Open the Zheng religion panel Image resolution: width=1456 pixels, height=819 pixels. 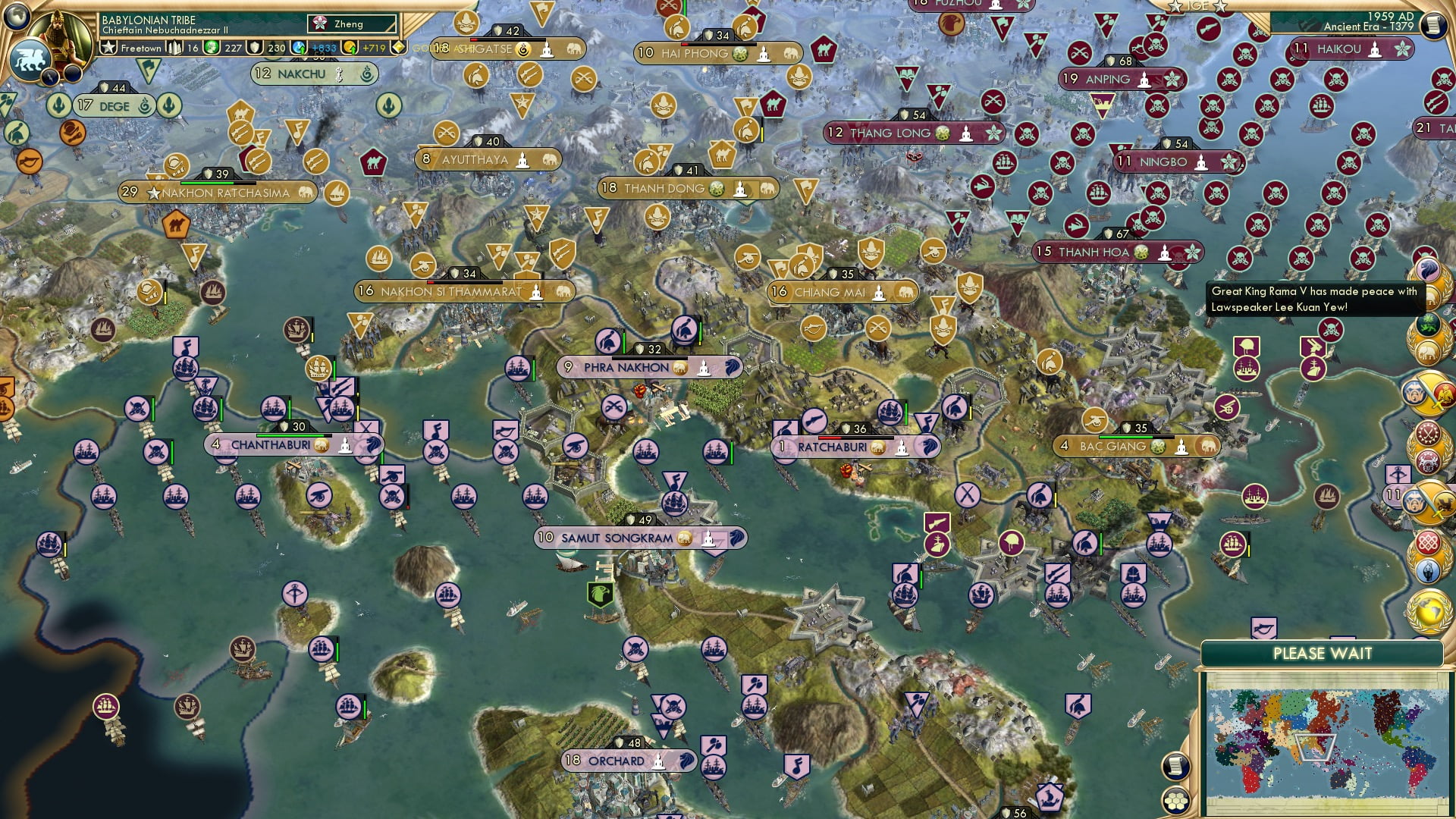(x=352, y=24)
